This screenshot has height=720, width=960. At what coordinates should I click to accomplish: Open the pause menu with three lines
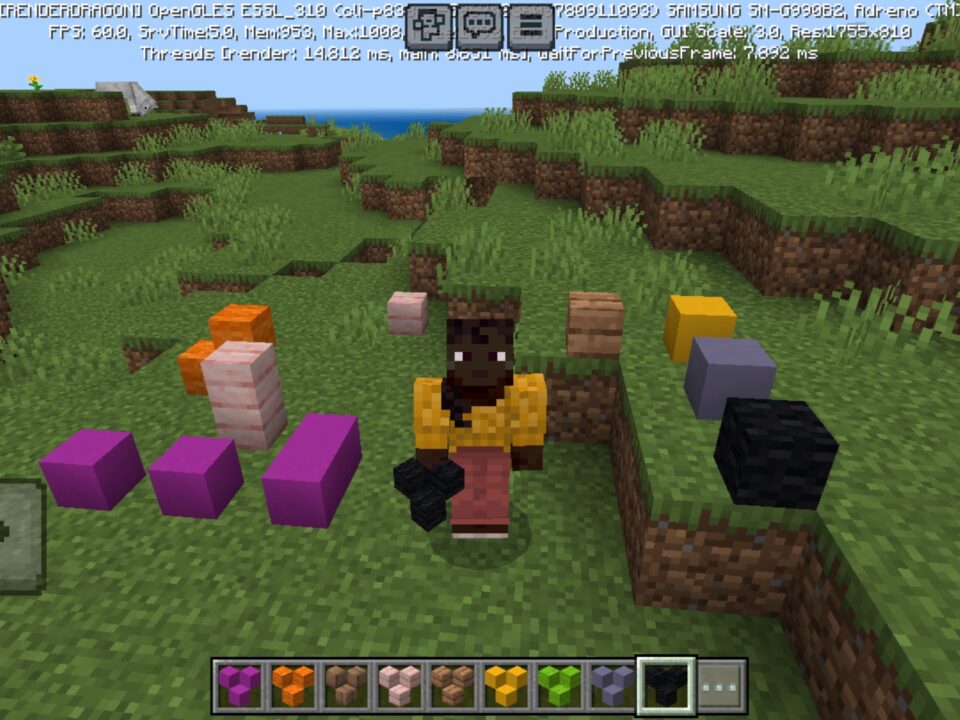point(531,26)
